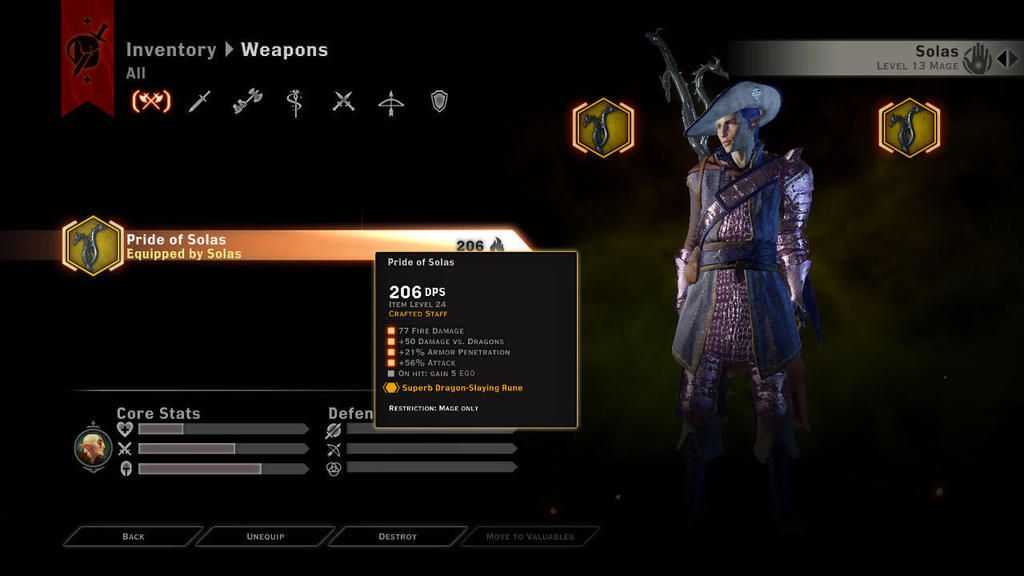
Task: Unequip the selected staff
Action: [265, 537]
